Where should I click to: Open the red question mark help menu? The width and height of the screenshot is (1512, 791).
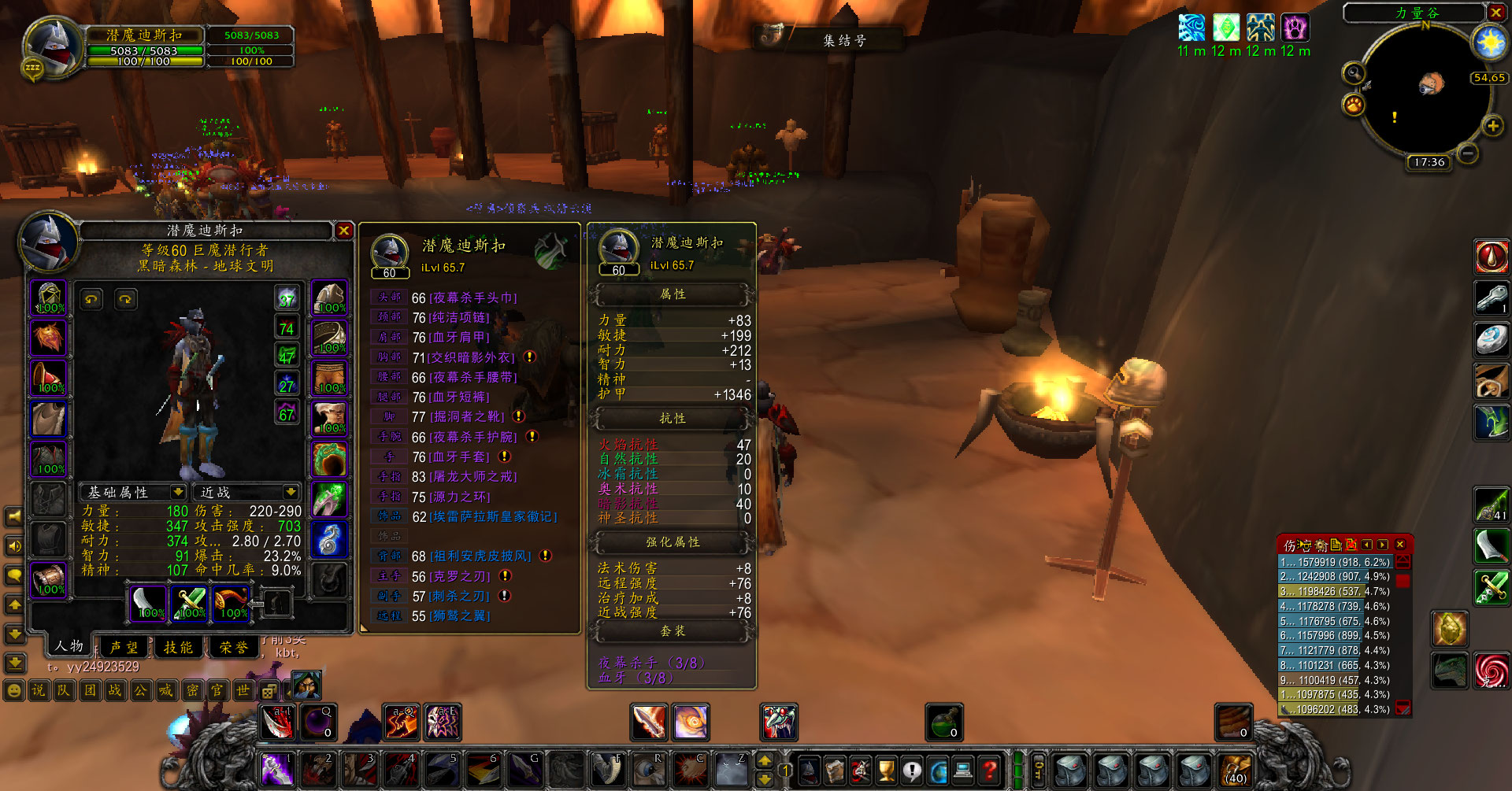[x=990, y=769]
